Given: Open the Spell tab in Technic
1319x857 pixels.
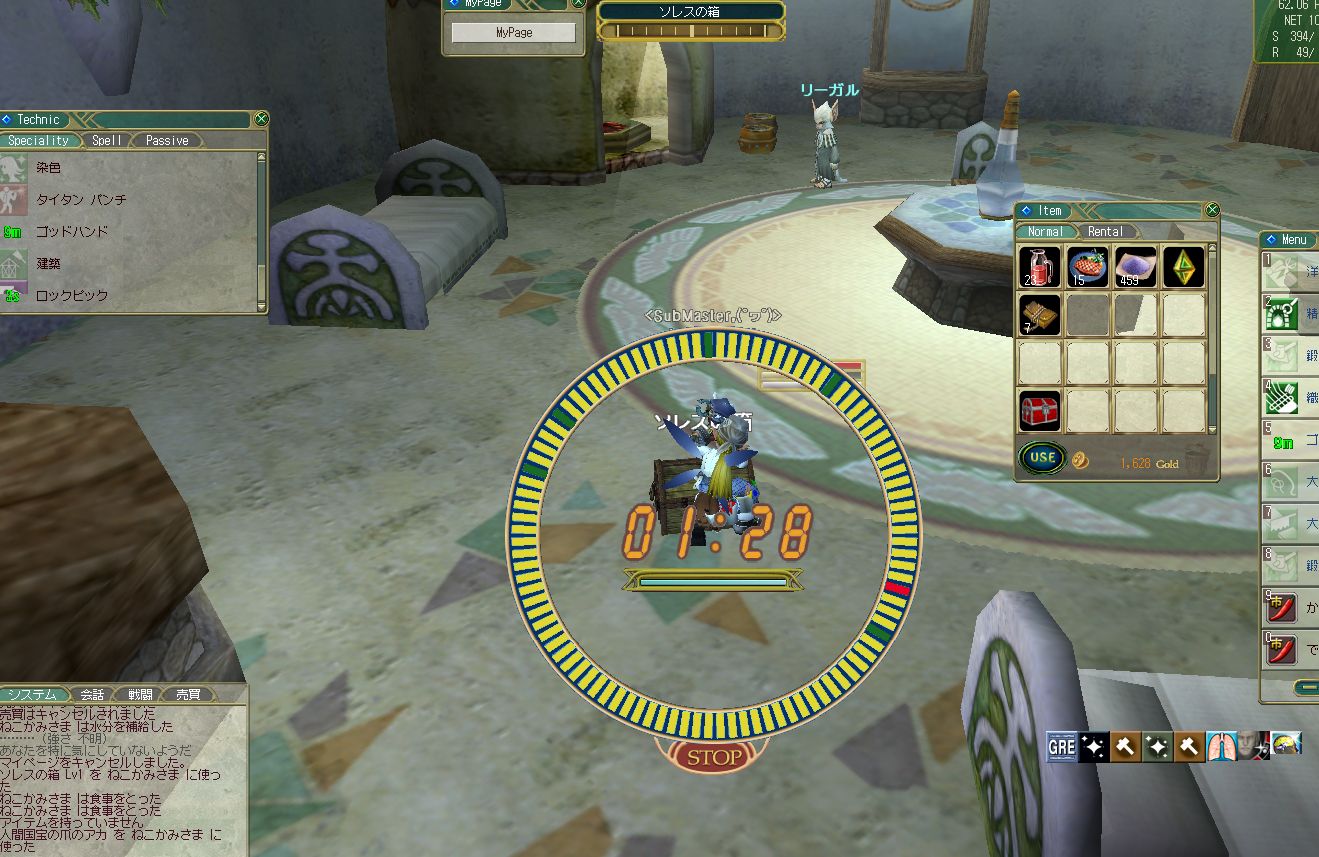Looking at the screenshot, I should 107,141.
